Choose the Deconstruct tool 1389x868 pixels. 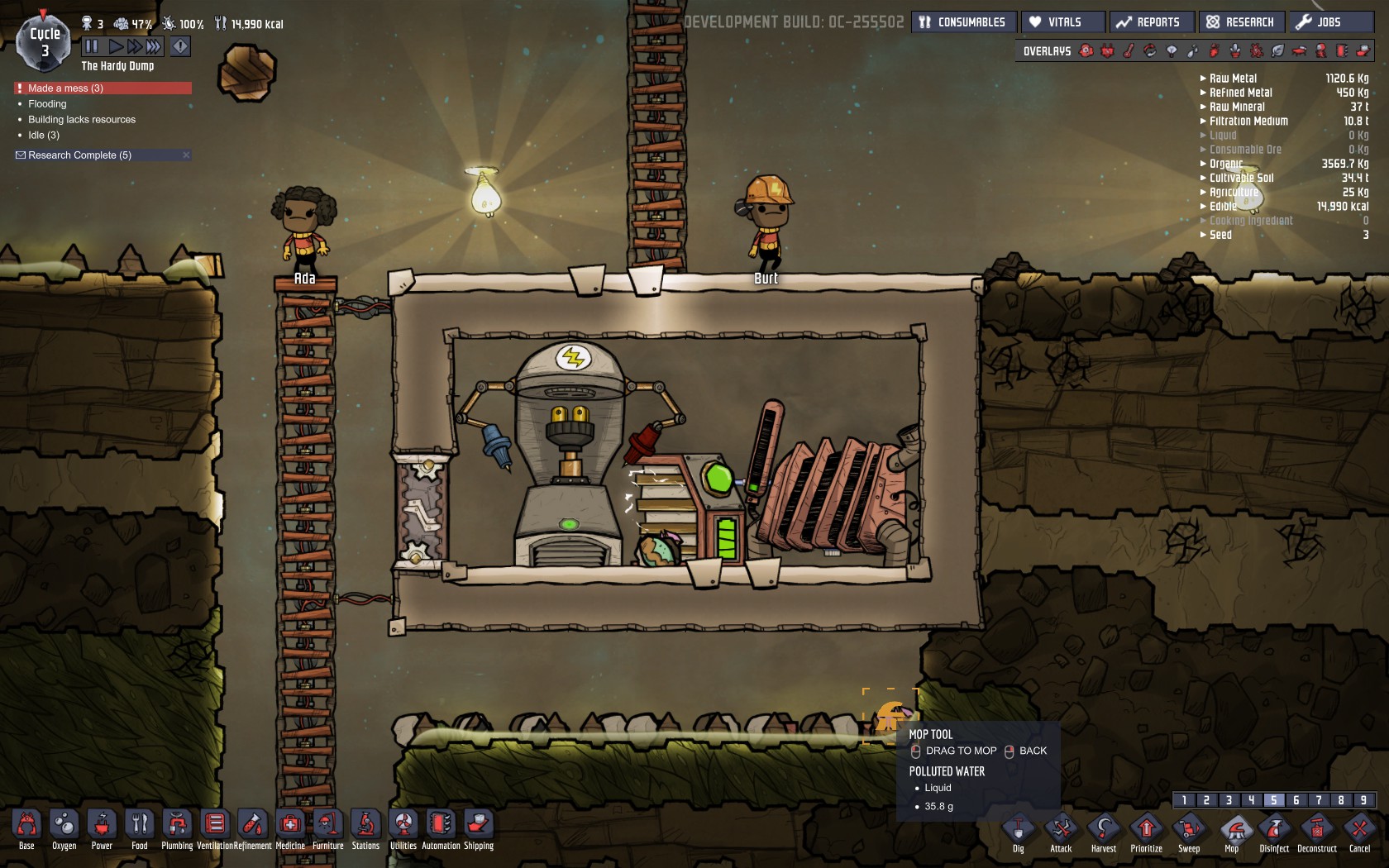[1317, 830]
